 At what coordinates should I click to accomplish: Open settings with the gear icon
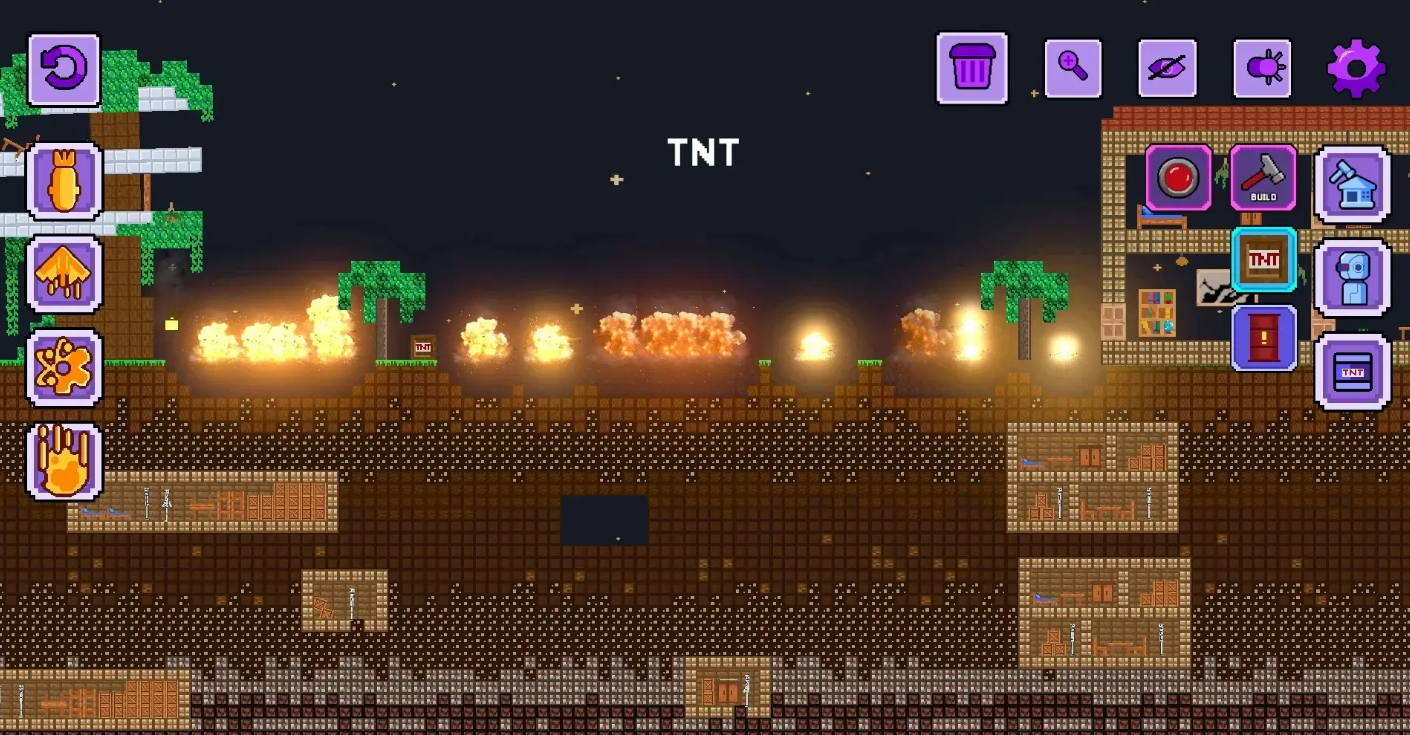click(x=1356, y=68)
